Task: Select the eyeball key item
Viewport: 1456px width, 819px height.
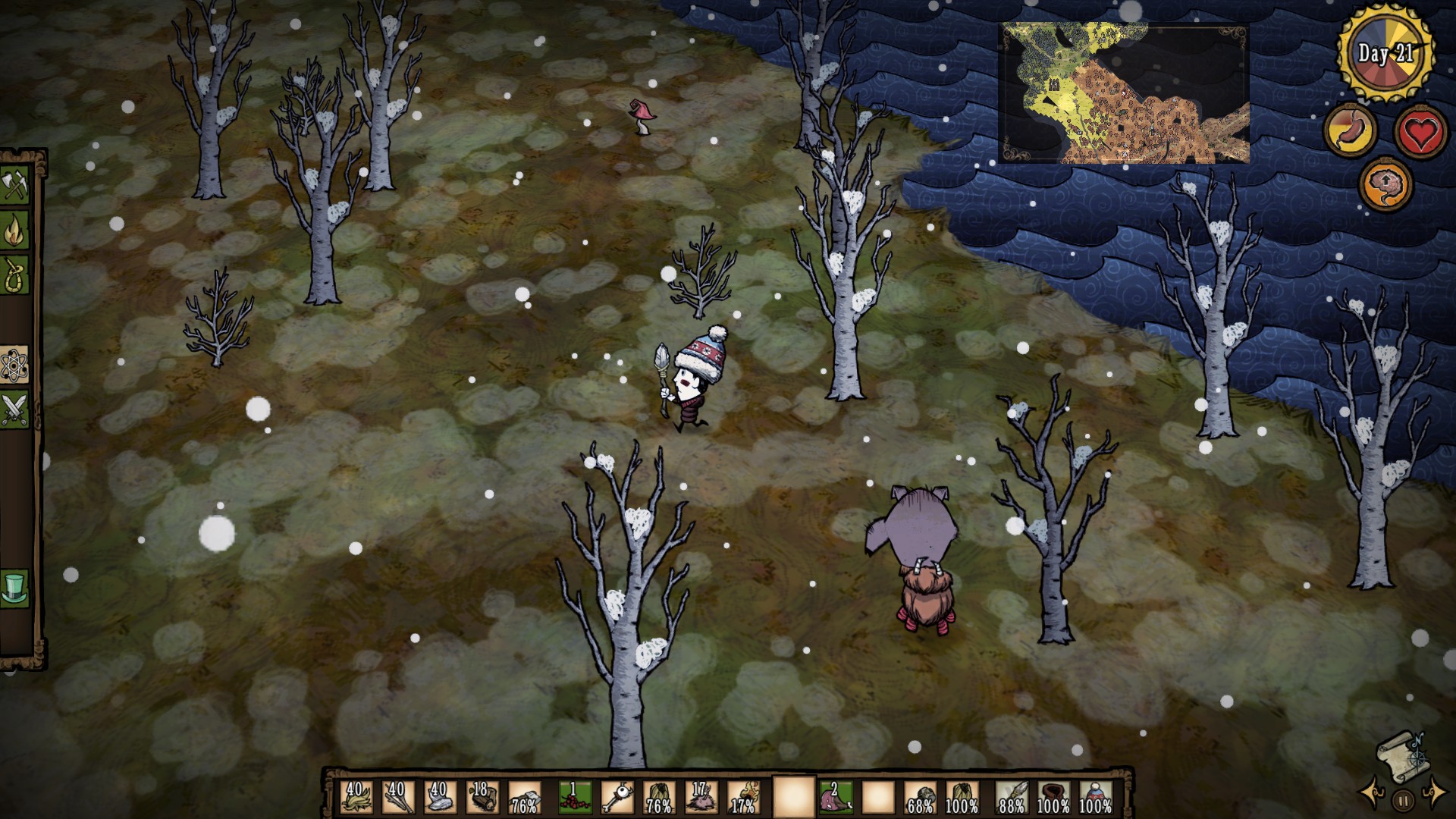Action: [617, 798]
